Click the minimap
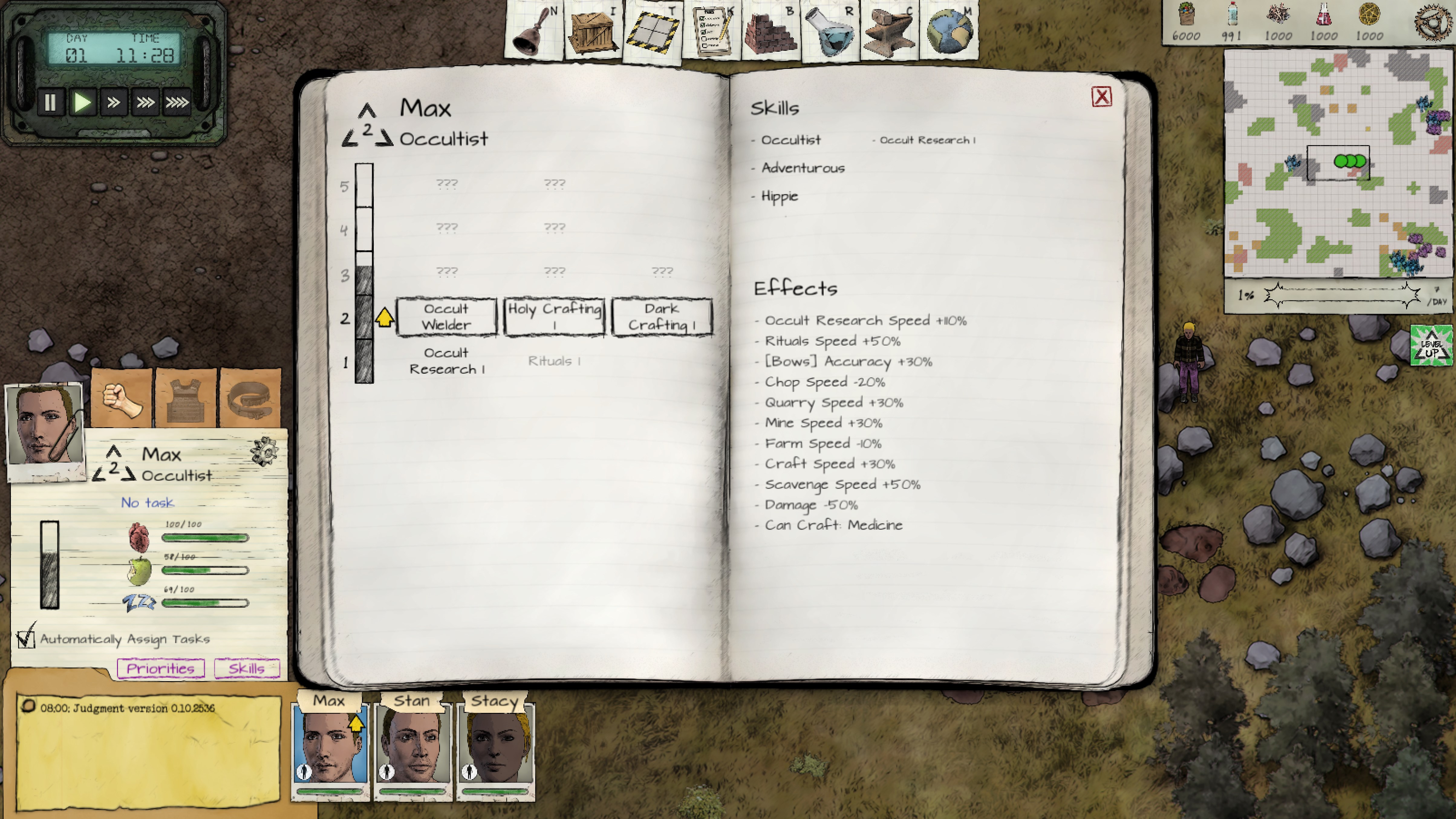This screenshot has width=1456, height=819. [x=1337, y=164]
